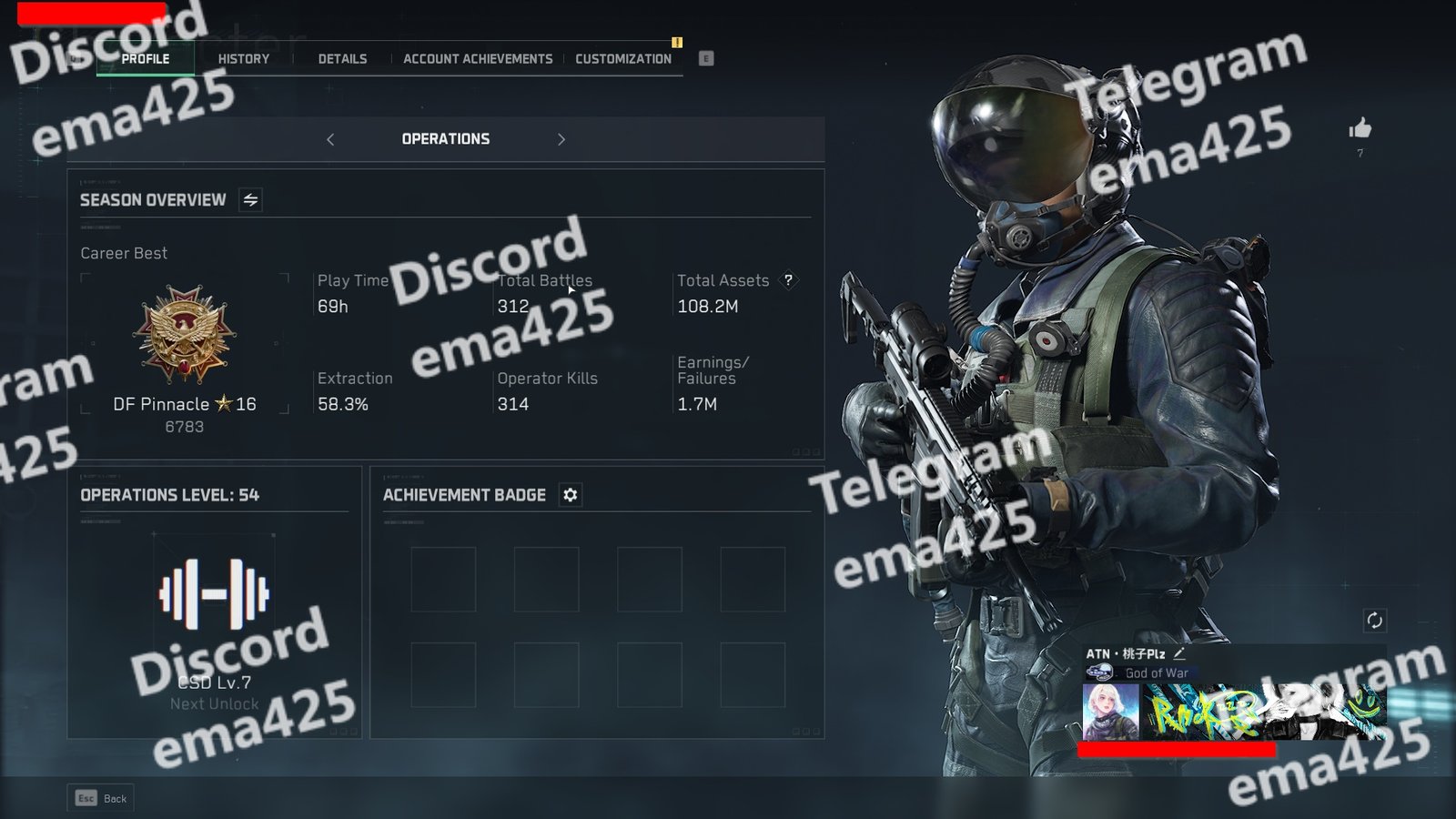Image resolution: width=1456 pixels, height=819 pixels.
Task: Go to the Customization tab
Action: [623, 59]
